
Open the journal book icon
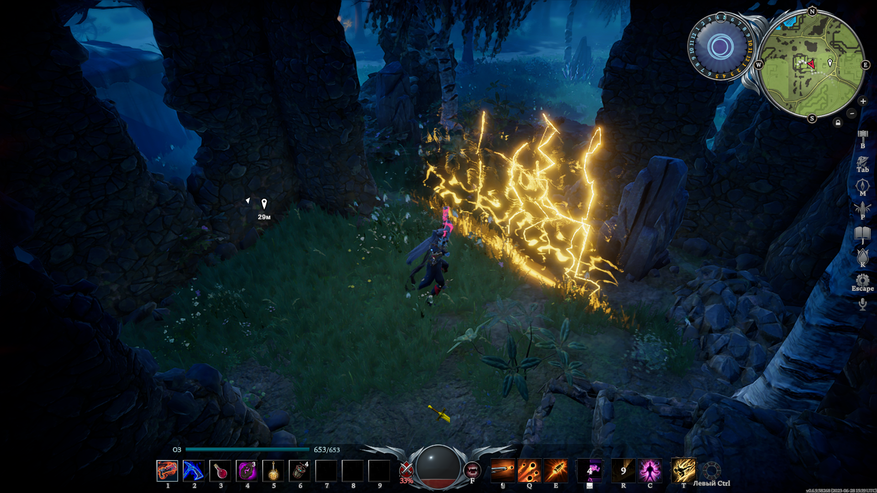coord(862,233)
